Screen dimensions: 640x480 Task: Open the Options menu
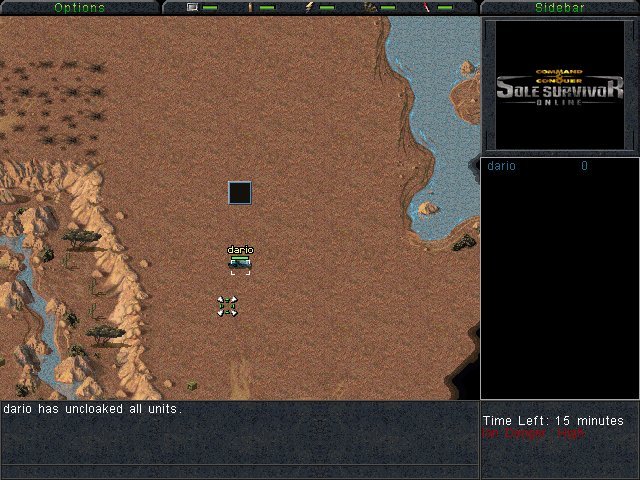(x=79, y=7)
